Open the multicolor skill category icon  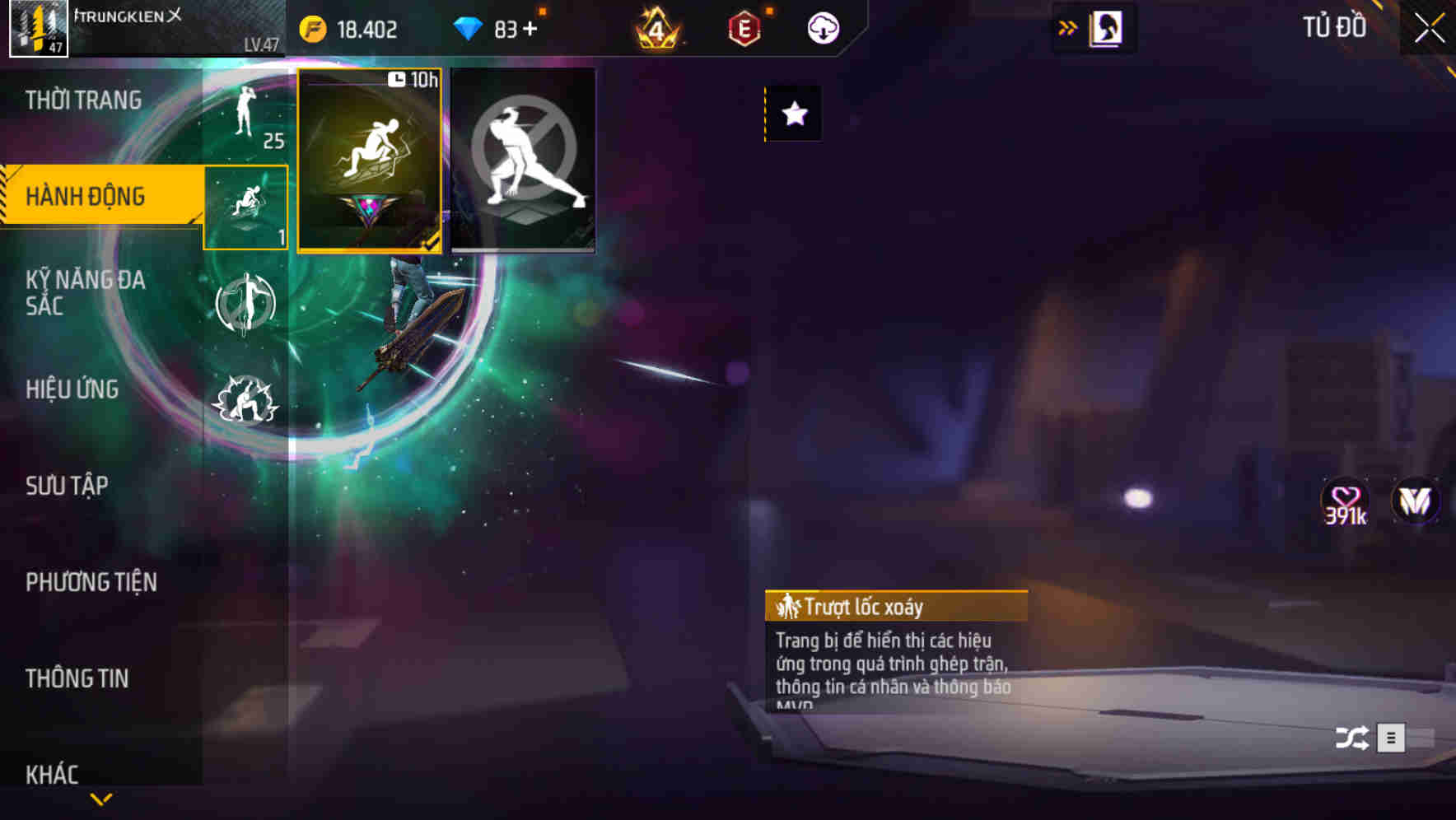(x=245, y=302)
